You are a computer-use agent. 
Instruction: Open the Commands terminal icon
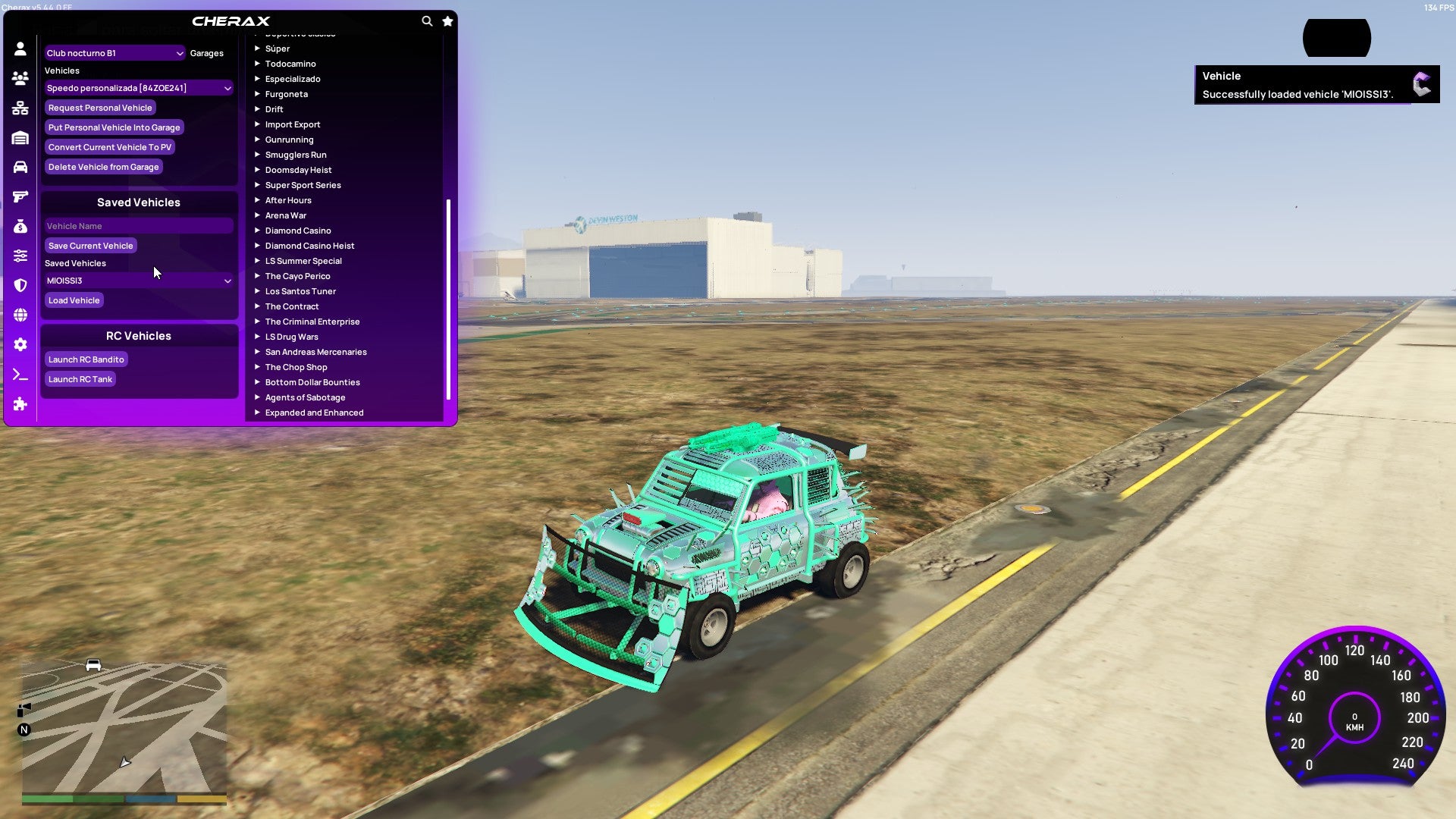point(20,374)
